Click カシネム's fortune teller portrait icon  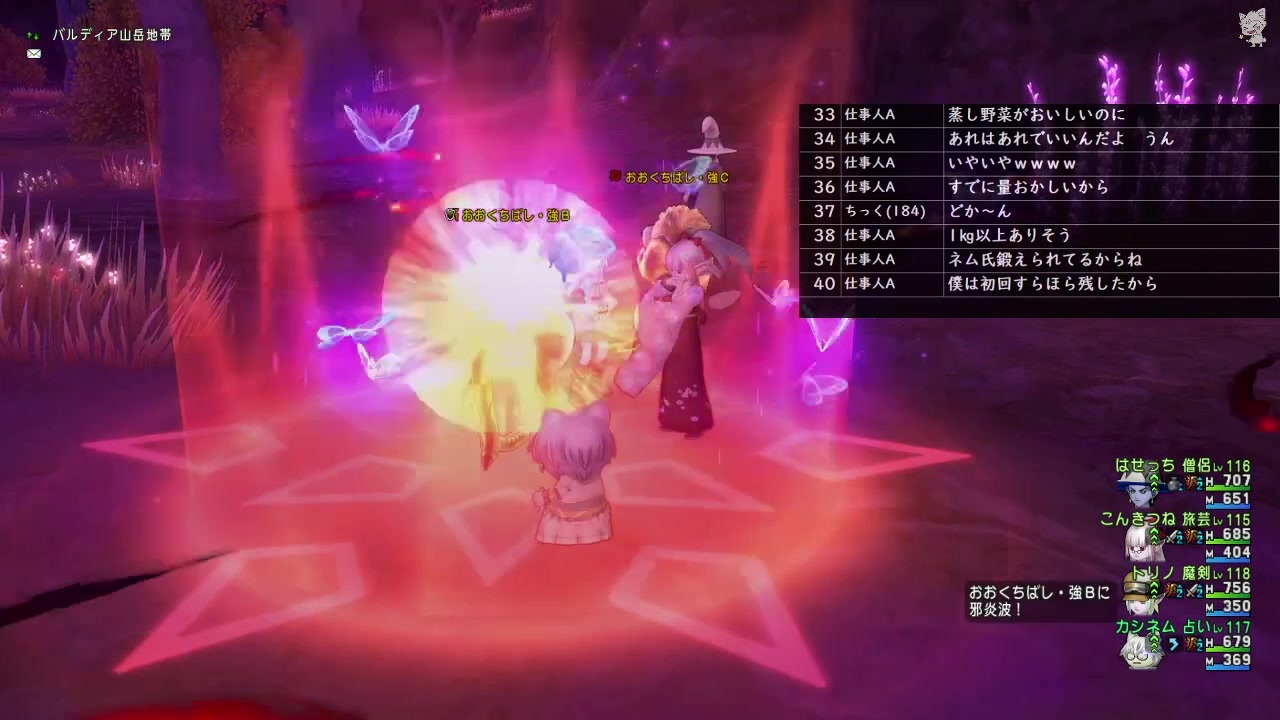coord(1138,655)
